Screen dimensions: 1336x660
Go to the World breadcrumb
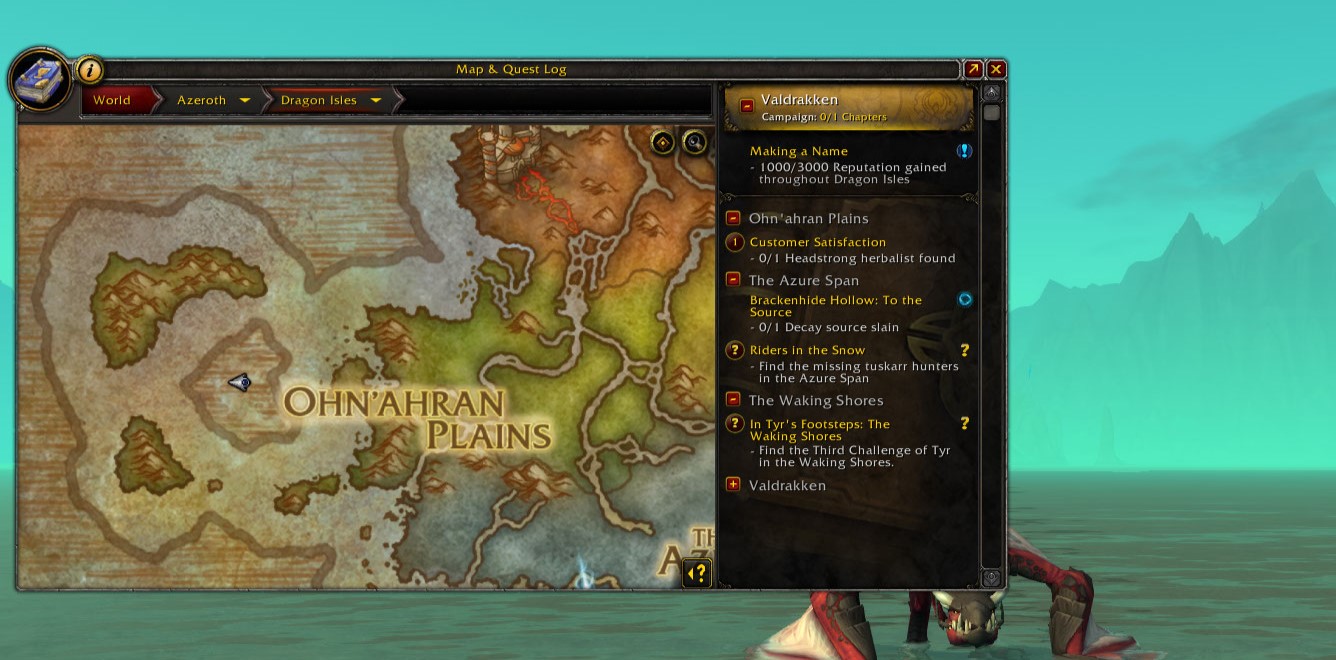tap(112, 100)
